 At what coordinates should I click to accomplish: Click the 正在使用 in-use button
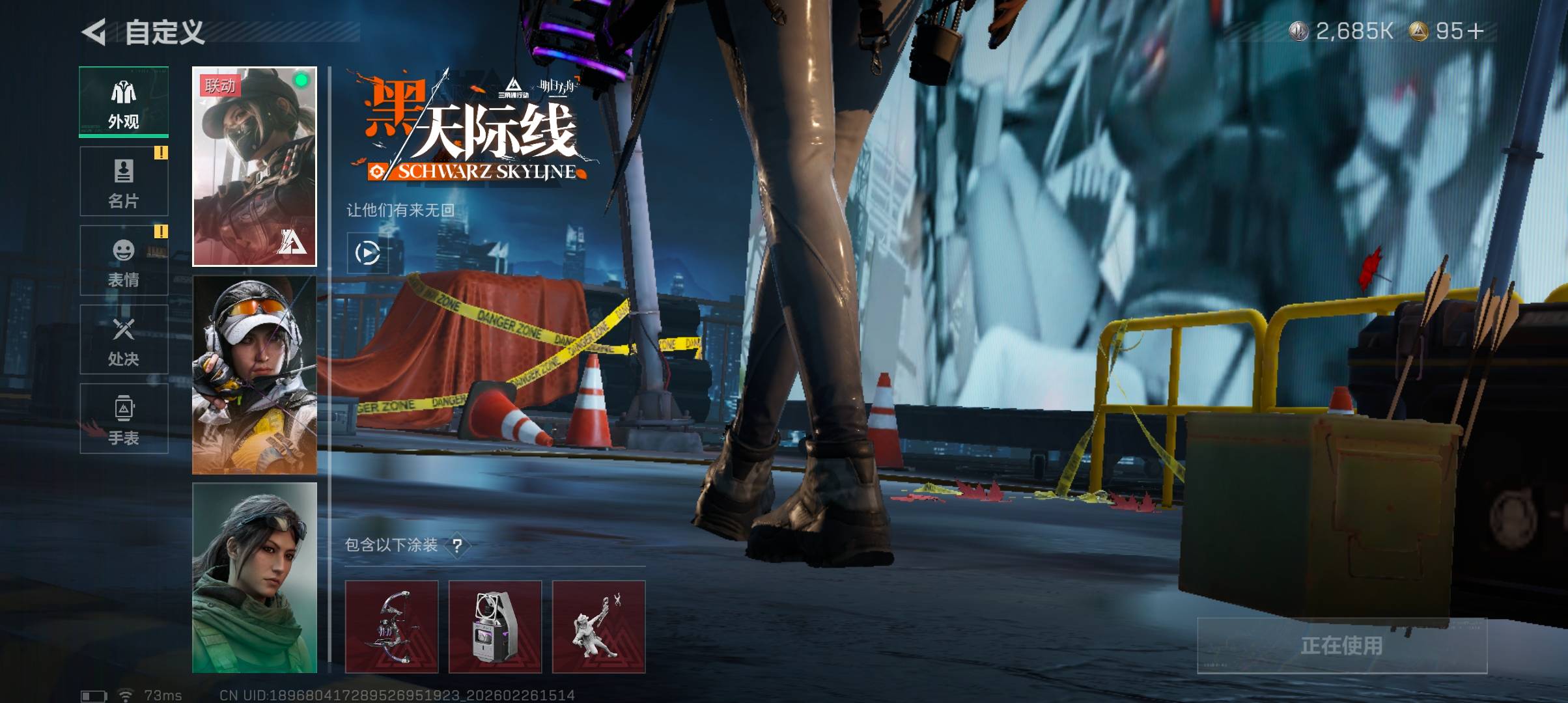(x=1342, y=645)
